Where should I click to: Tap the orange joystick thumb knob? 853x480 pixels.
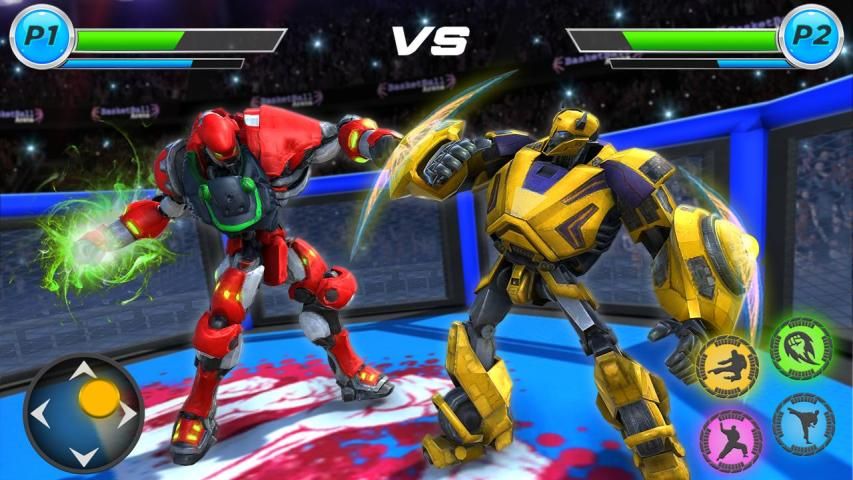(98, 398)
